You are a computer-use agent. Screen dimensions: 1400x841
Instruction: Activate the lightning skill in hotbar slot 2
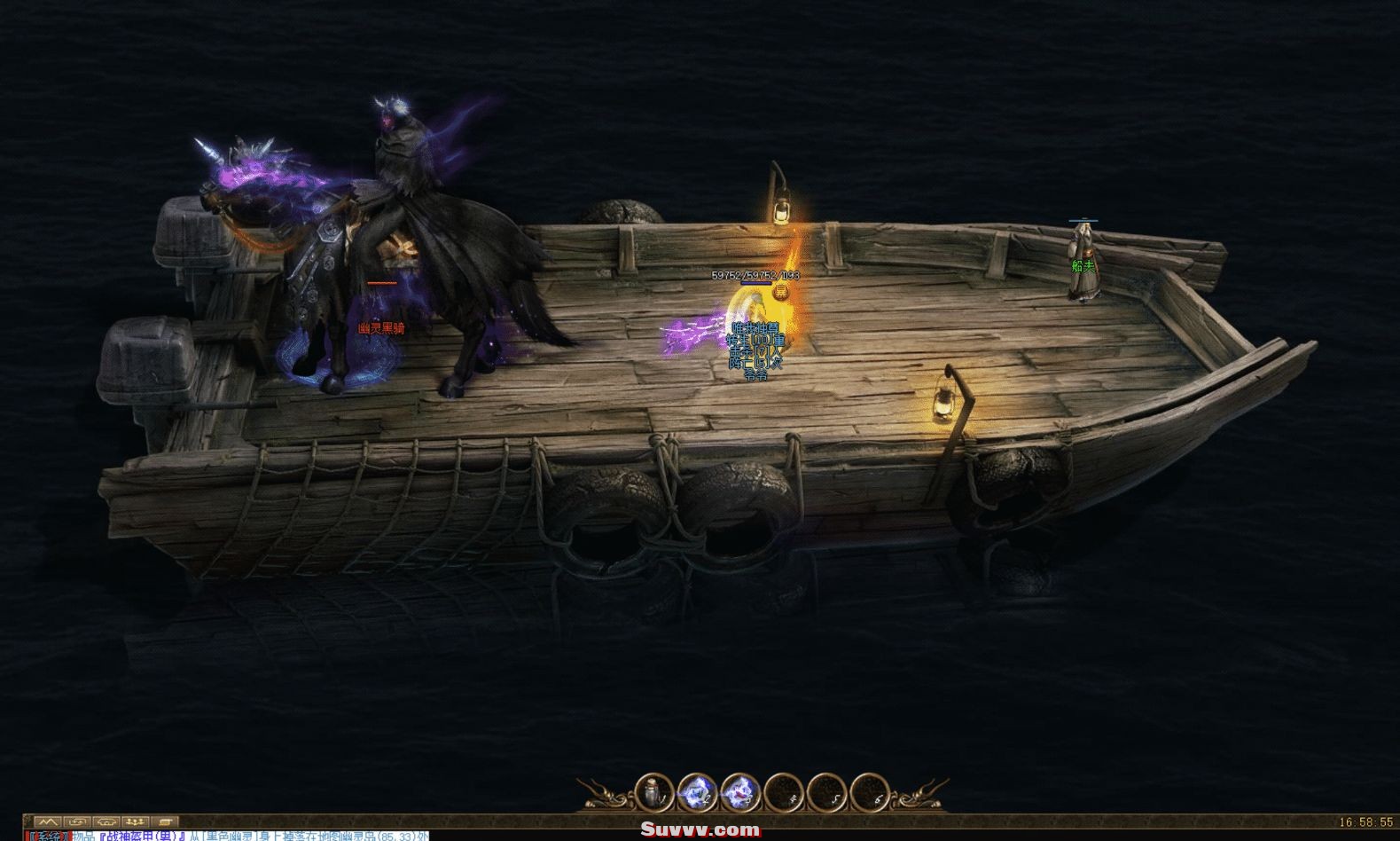(695, 790)
